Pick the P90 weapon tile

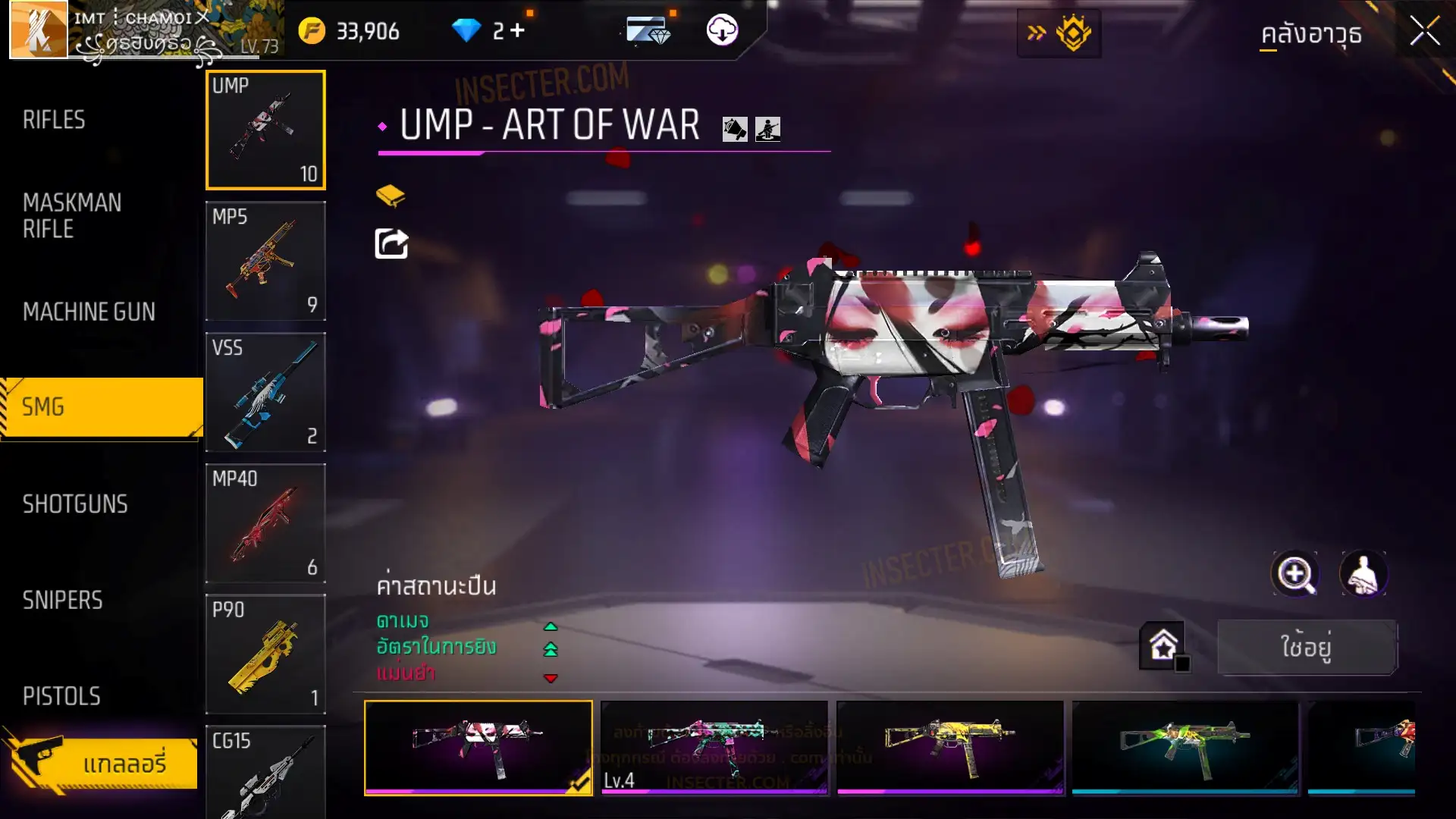click(265, 654)
